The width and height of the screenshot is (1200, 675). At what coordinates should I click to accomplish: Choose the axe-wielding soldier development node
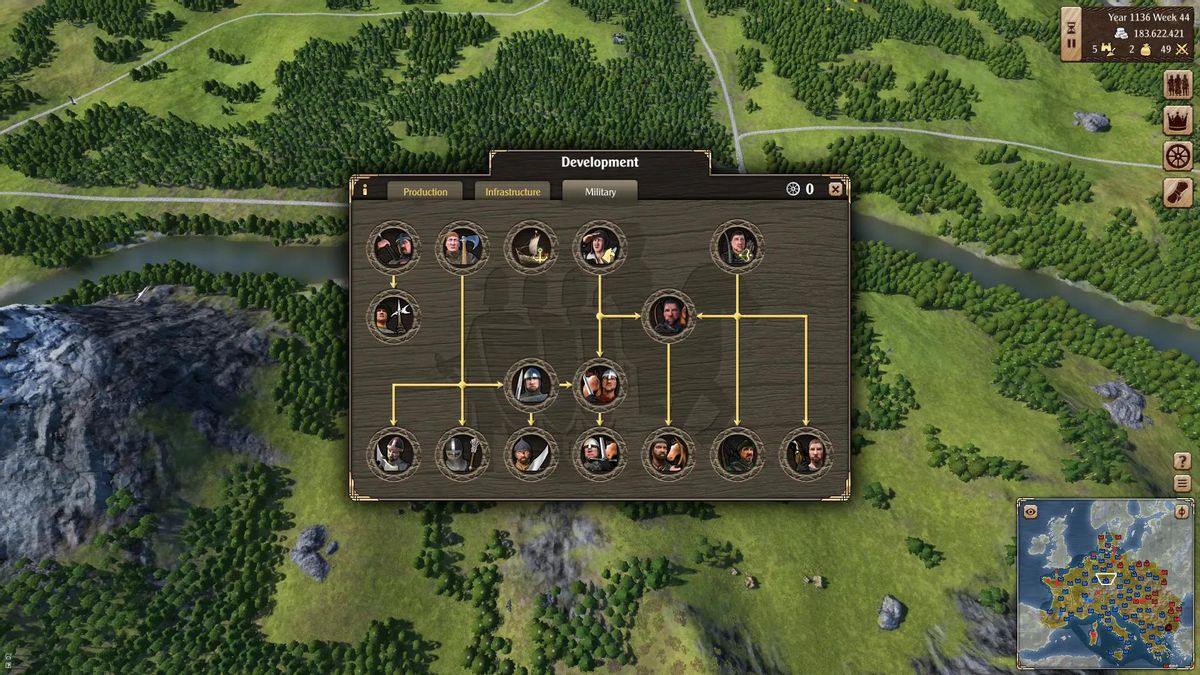click(462, 247)
